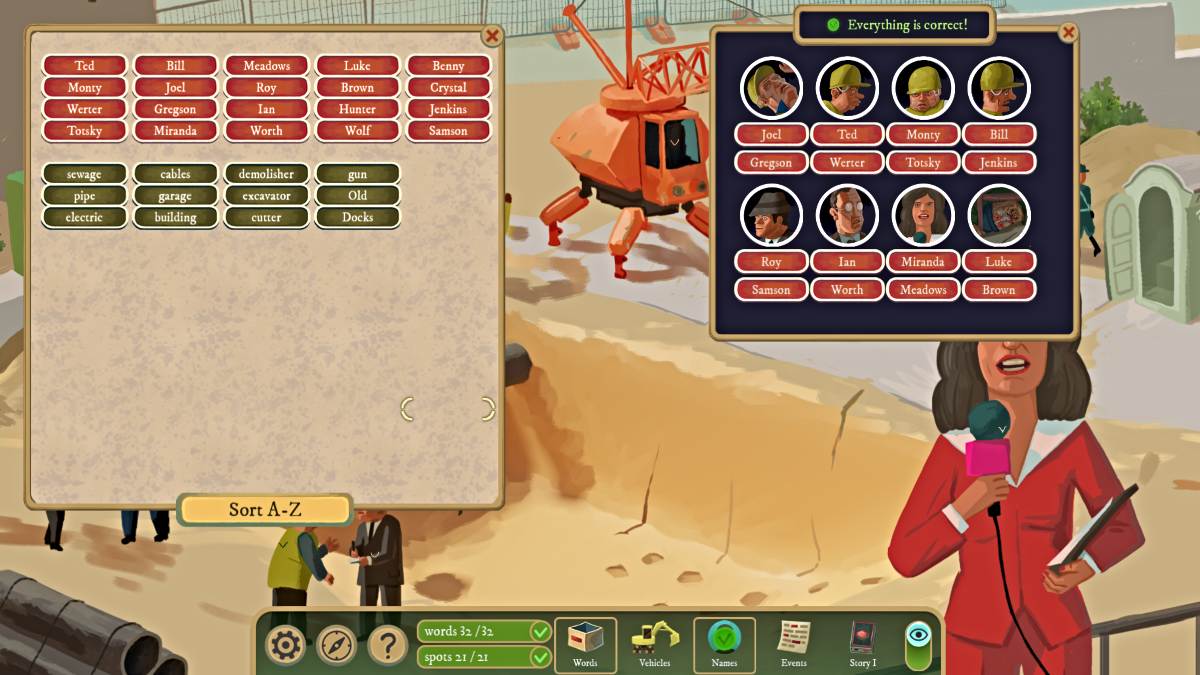Toggle the green eye visibility switch
The image size is (1200, 675).
[x=918, y=644]
